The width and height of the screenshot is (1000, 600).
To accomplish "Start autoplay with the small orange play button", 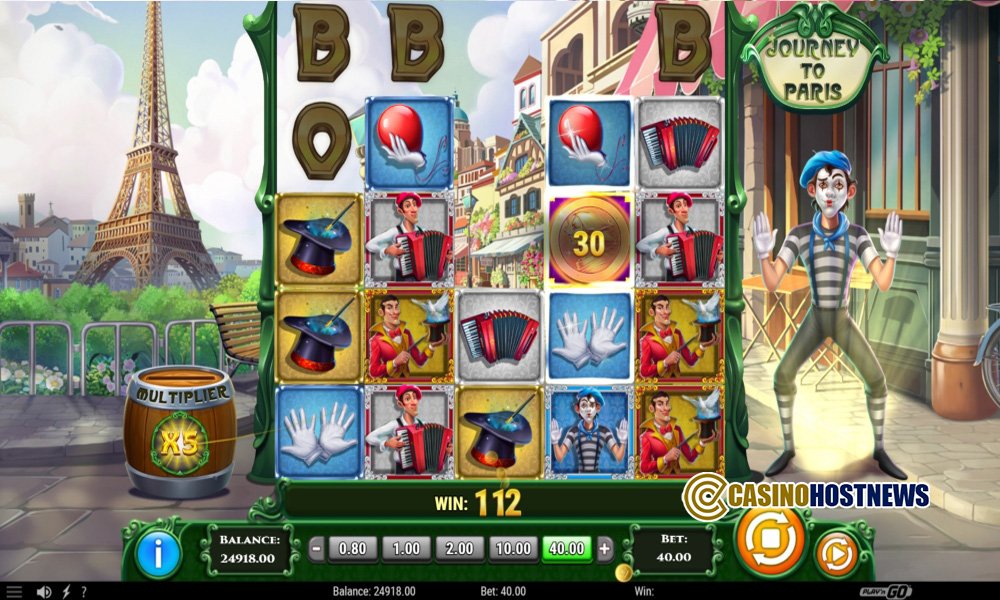I will (835, 553).
